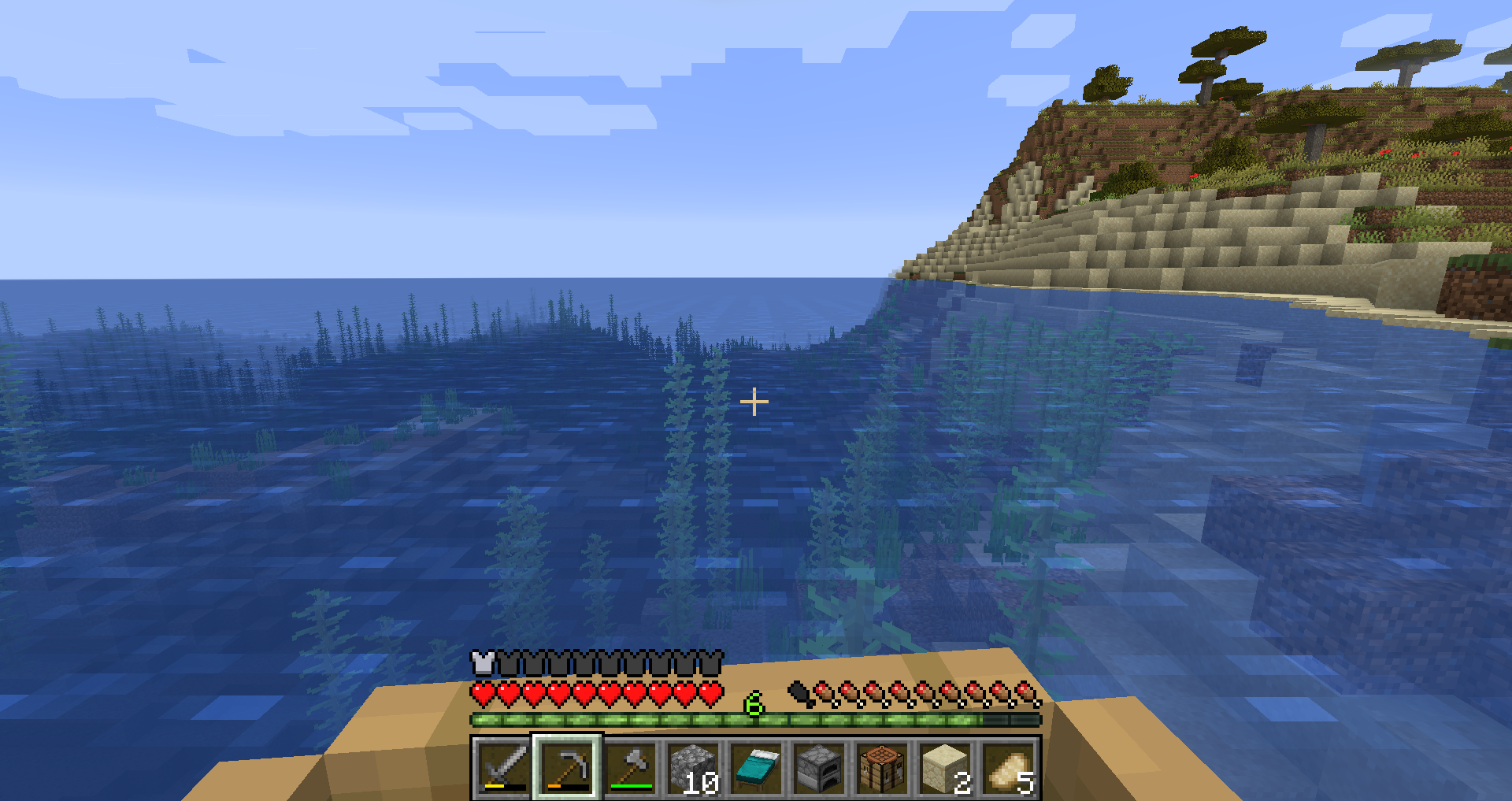Pick the cyan bed hotbar slot

pos(756,768)
